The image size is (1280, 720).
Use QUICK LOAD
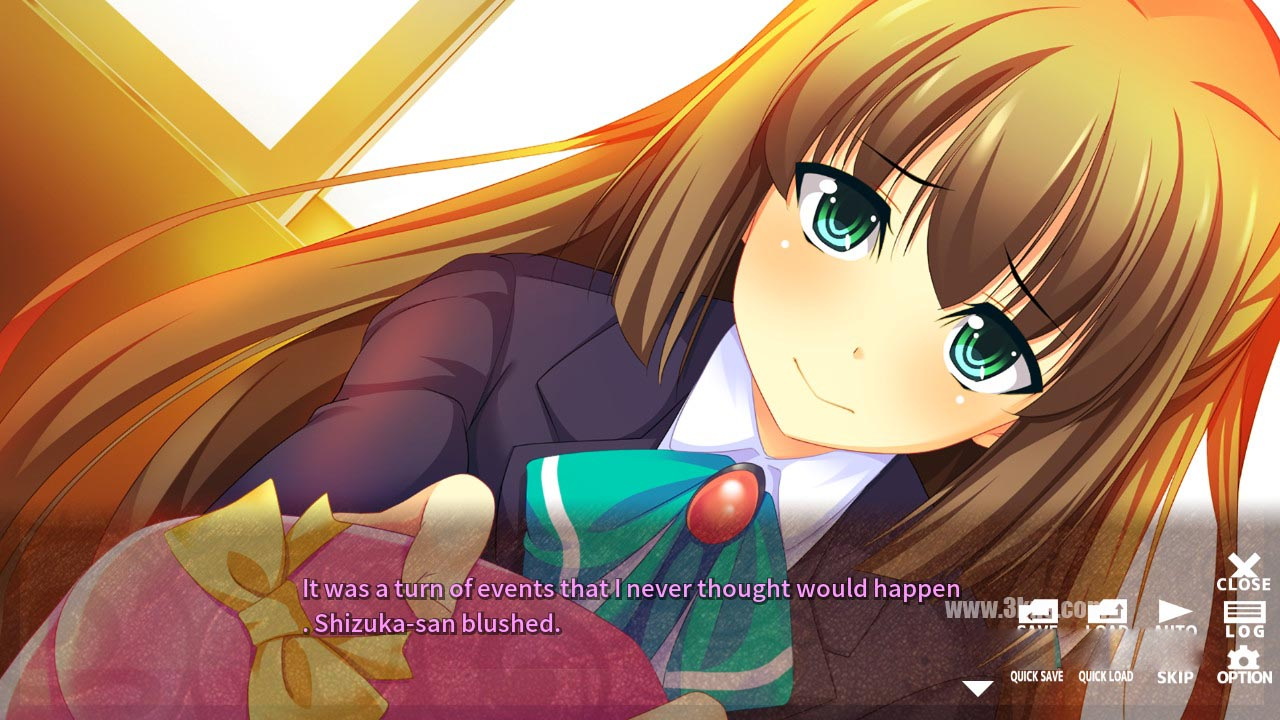(1105, 677)
